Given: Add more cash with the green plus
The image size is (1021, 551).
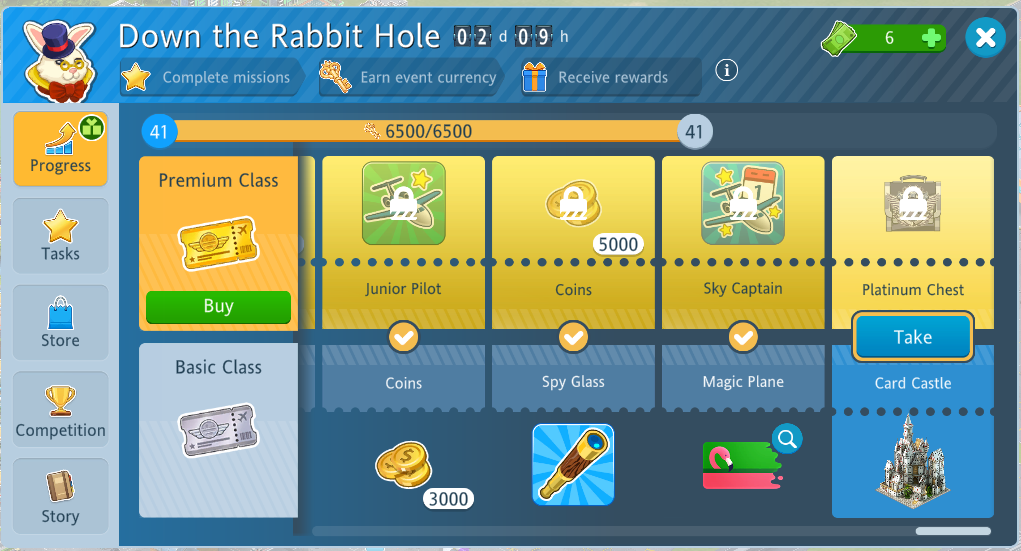Looking at the screenshot, I should point(931,39).
